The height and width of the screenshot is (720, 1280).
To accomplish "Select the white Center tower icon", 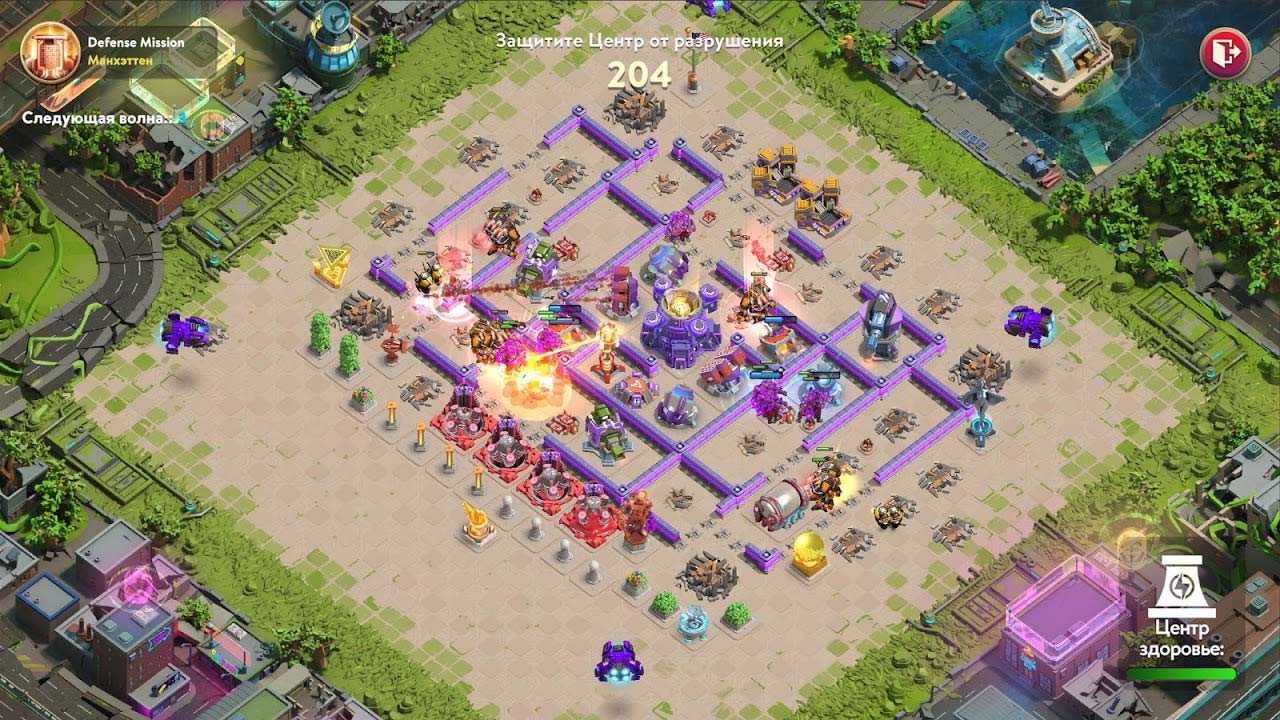I will coord(1181,587).
